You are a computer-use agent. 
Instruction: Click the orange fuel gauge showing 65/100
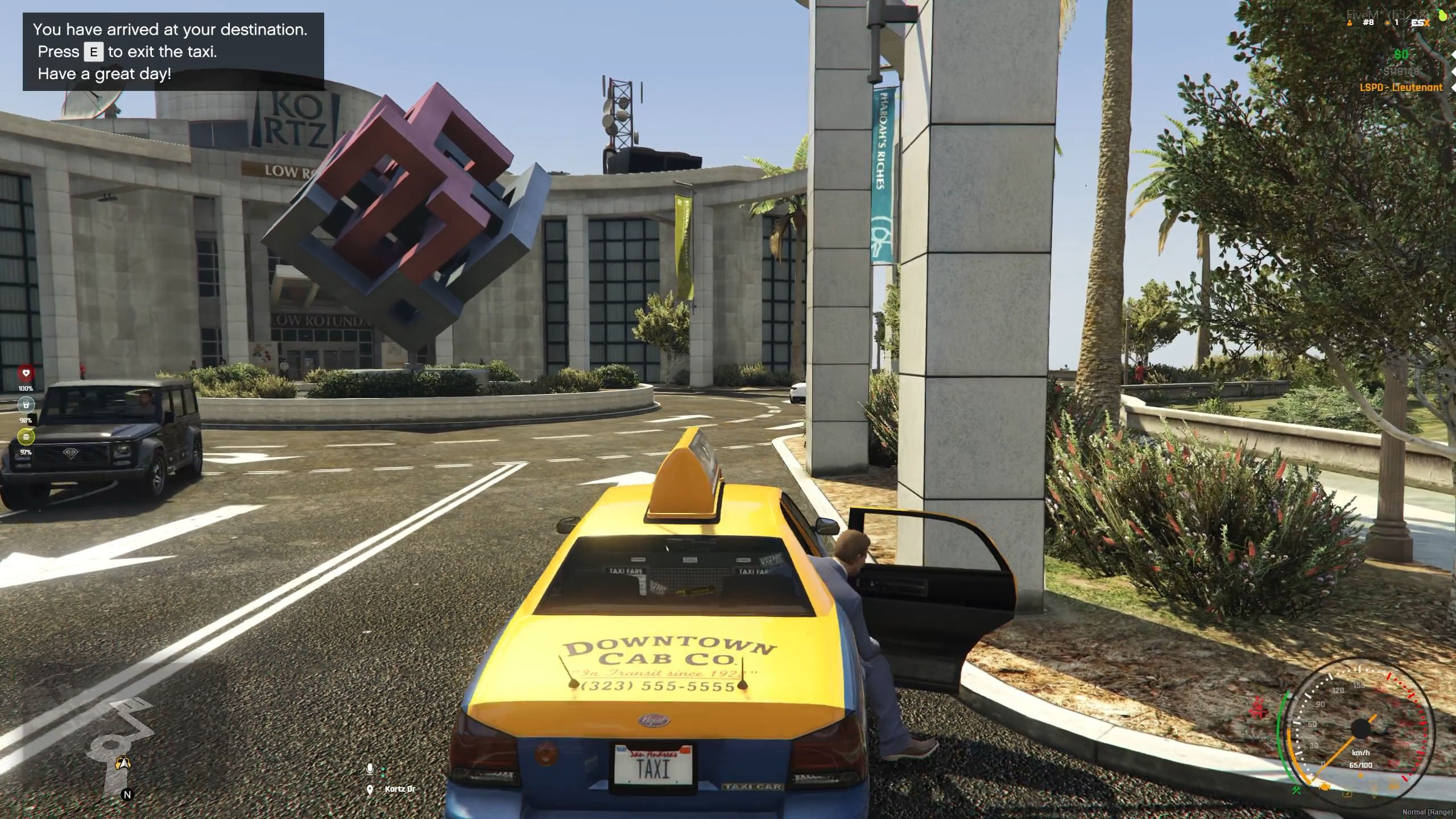click(1361, 766)
